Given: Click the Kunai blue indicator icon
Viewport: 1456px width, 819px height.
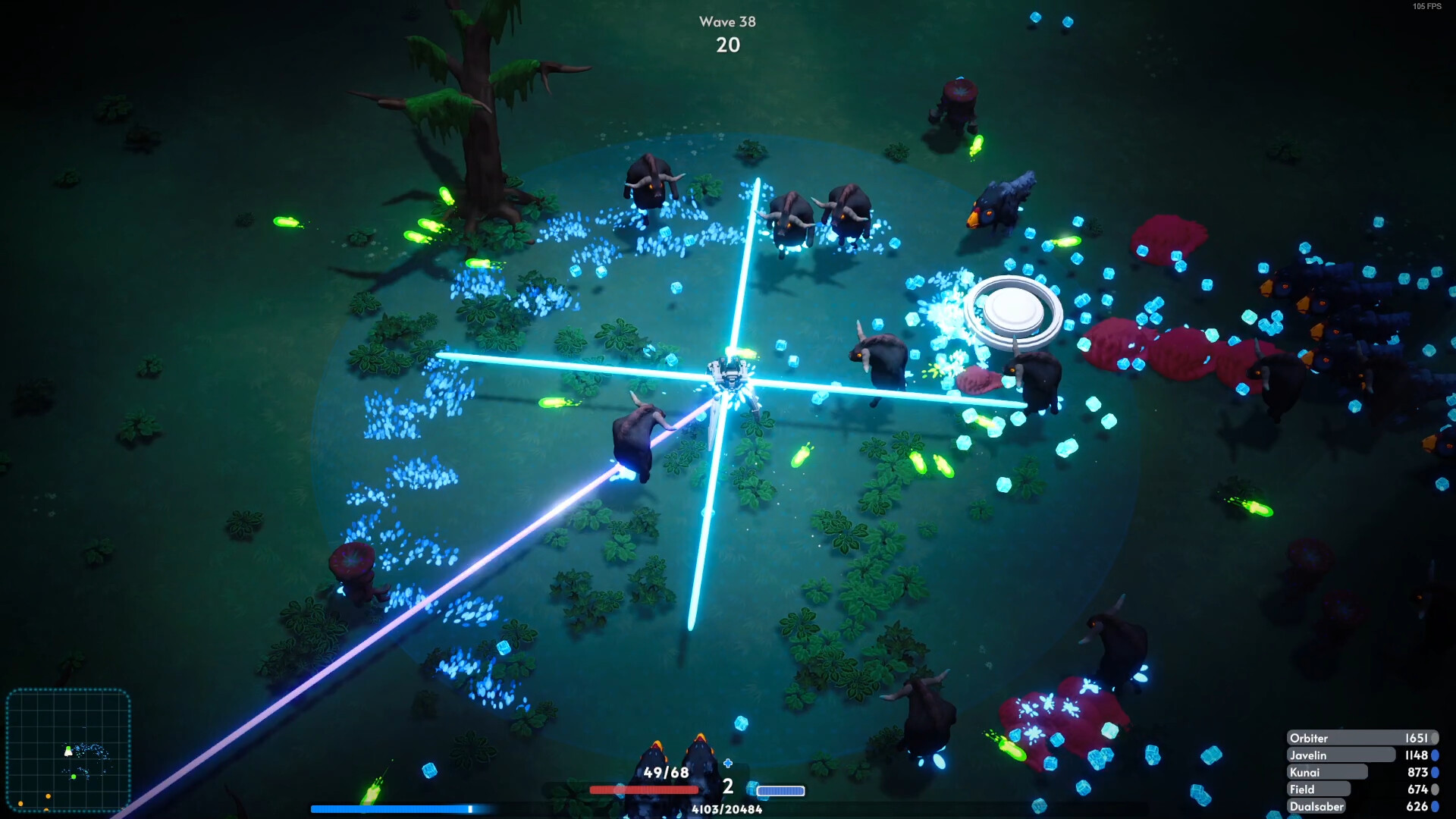Looking at the screenshot, I should tap(1435, 773).
